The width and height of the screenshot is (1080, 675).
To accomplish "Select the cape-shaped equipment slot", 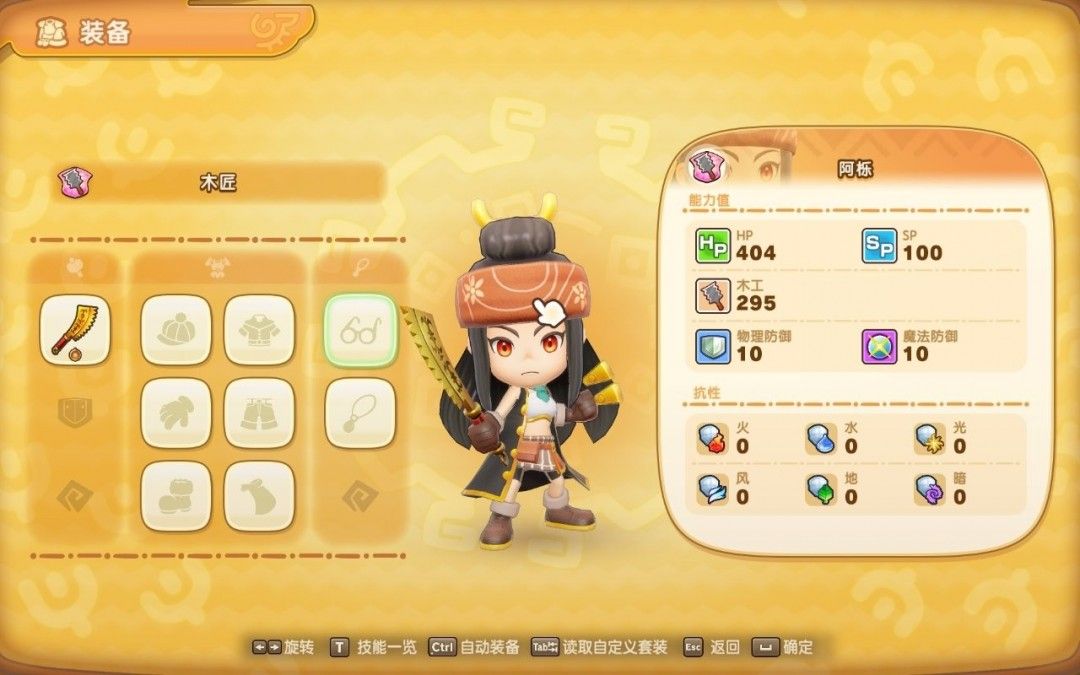I will (x=259, y=495).
